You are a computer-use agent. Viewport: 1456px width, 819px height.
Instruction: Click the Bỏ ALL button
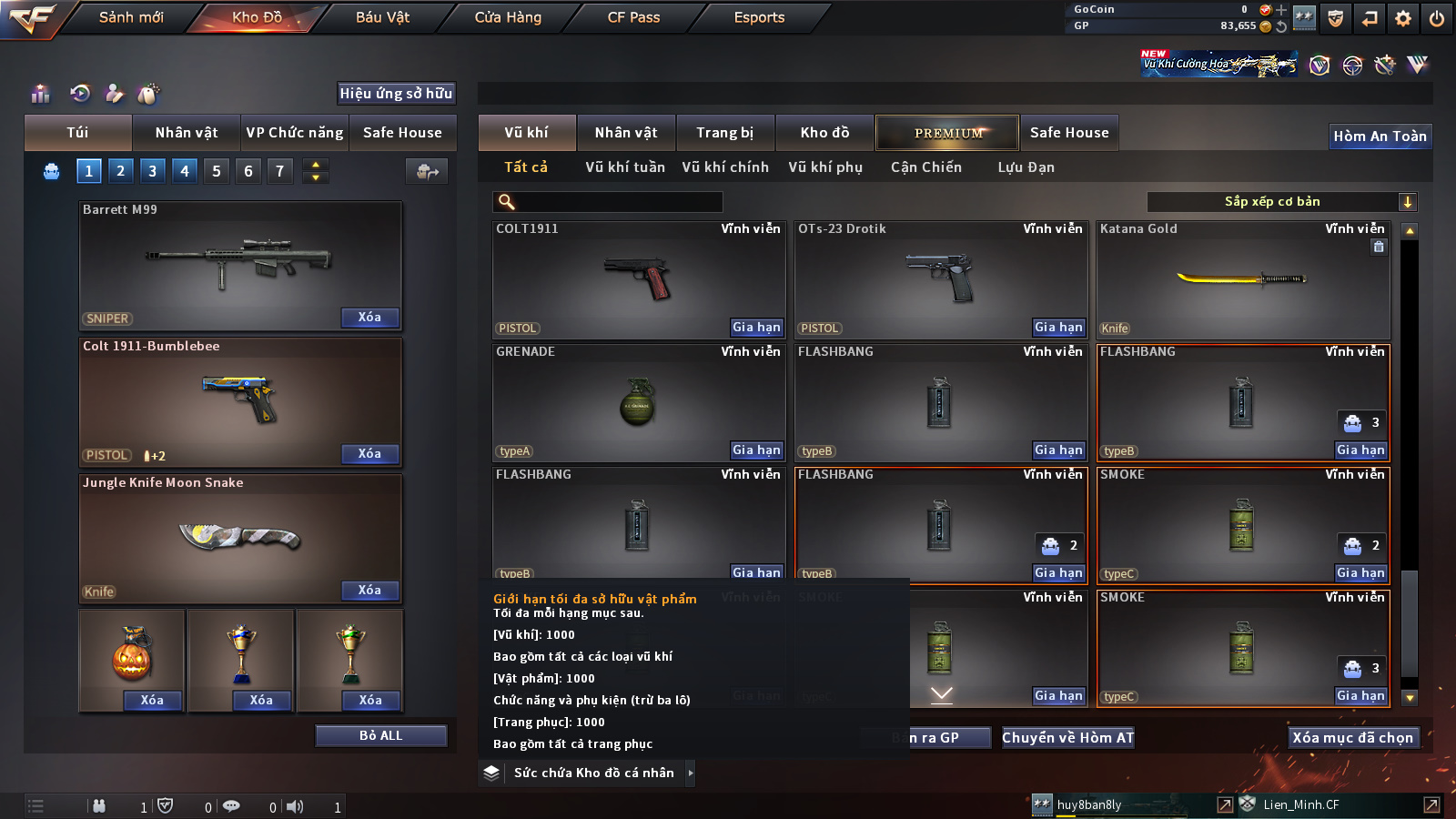(x=380, y=735)
